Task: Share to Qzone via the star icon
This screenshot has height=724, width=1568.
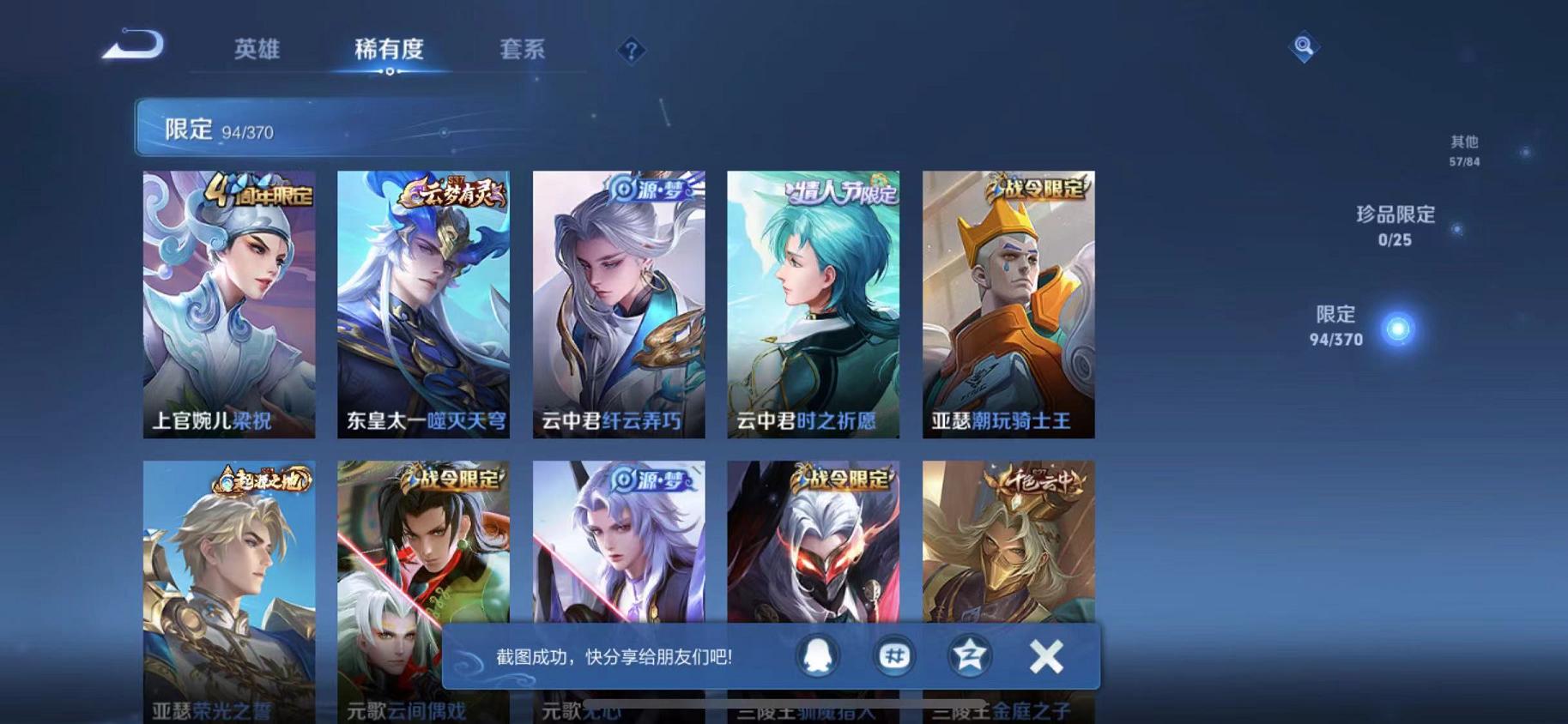Action: point(969,655)
